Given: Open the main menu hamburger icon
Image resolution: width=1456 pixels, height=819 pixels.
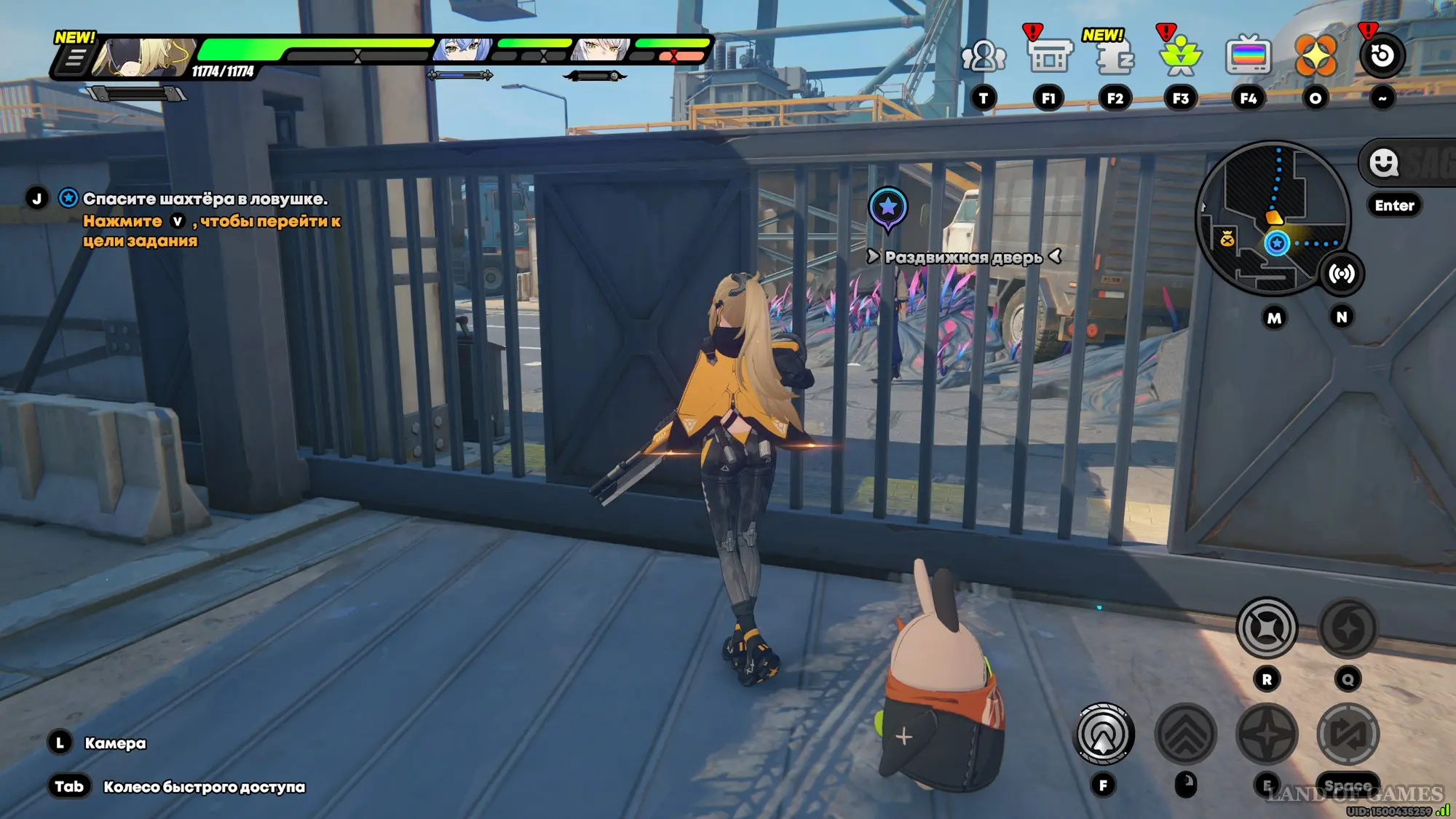Looking at the screenshot, I should [74, 59].
